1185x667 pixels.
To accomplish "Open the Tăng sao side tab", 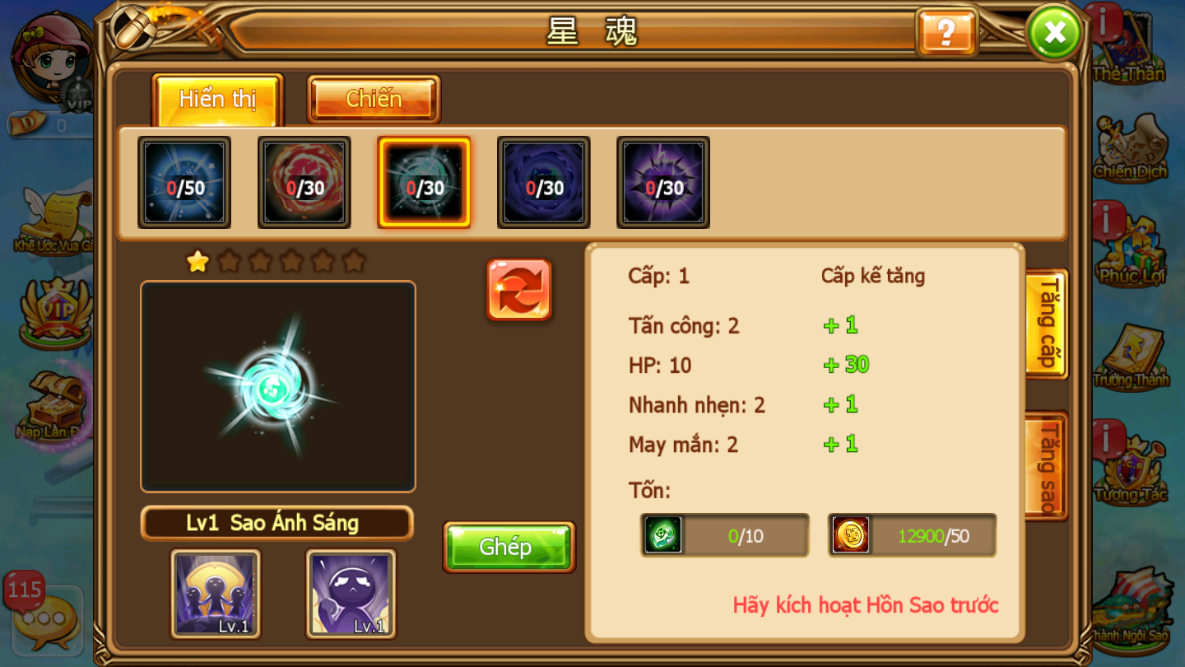I will point(1047,466).
